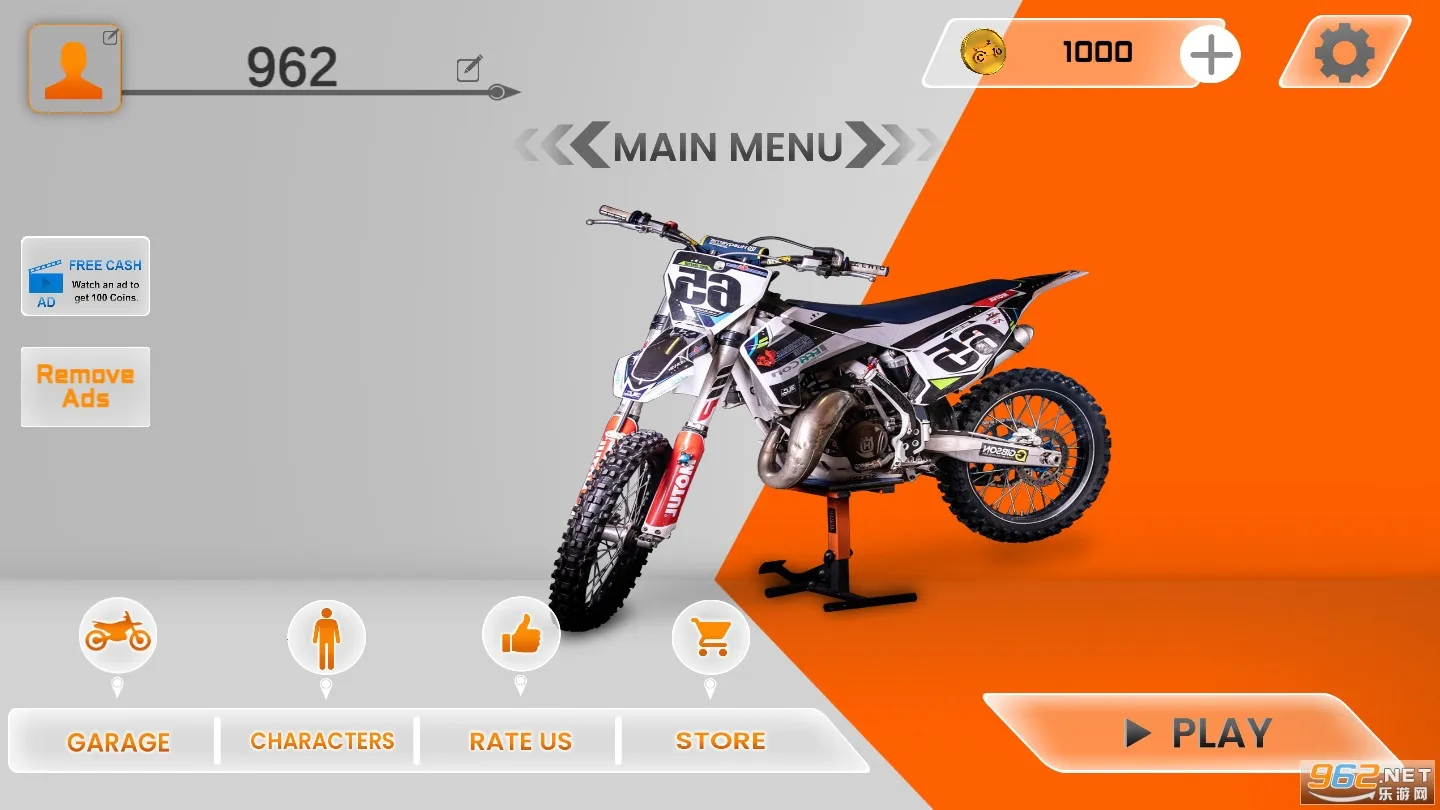Click the coin balance showing 1000
Viewport: 1440px width, 810px height.
1098,52
